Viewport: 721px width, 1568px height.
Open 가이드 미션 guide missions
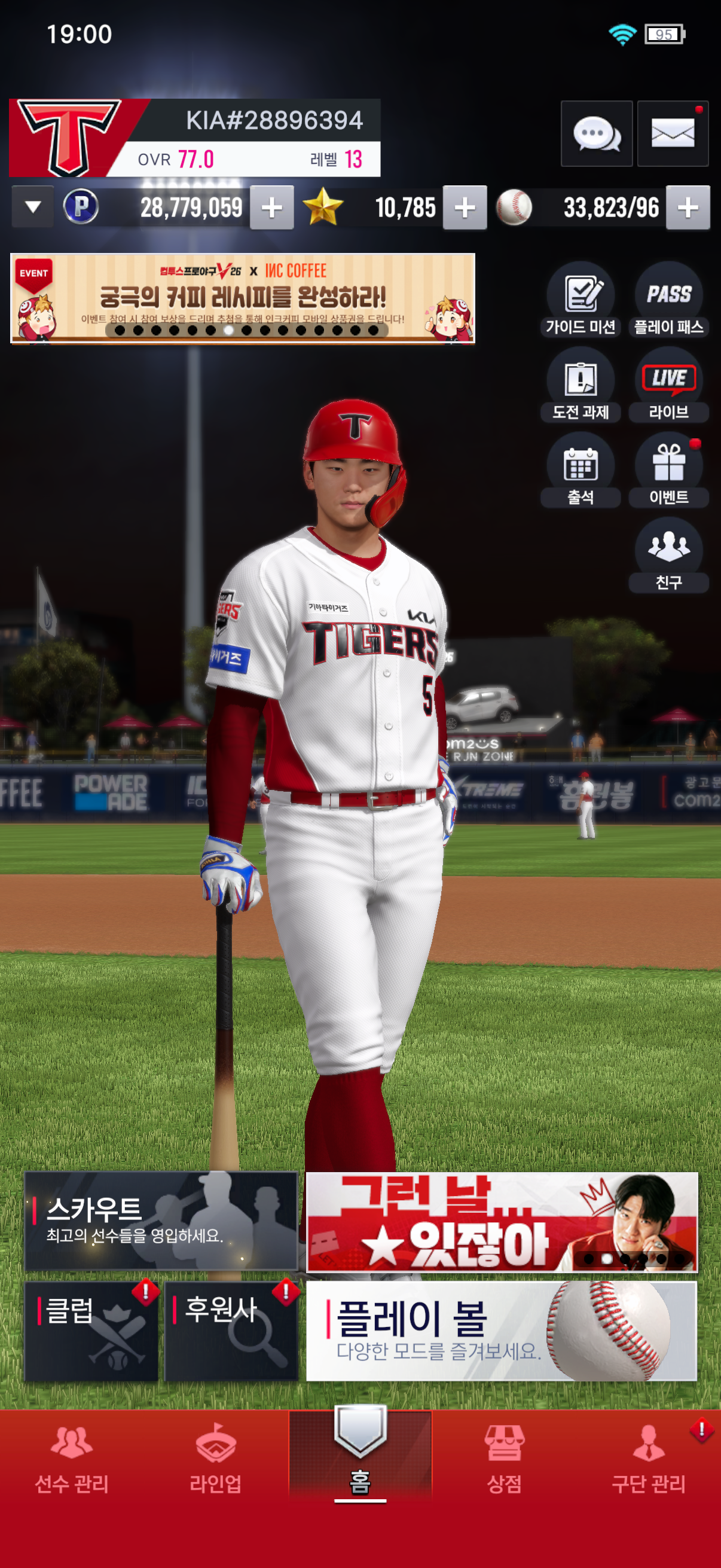click(x=581, y=300)
